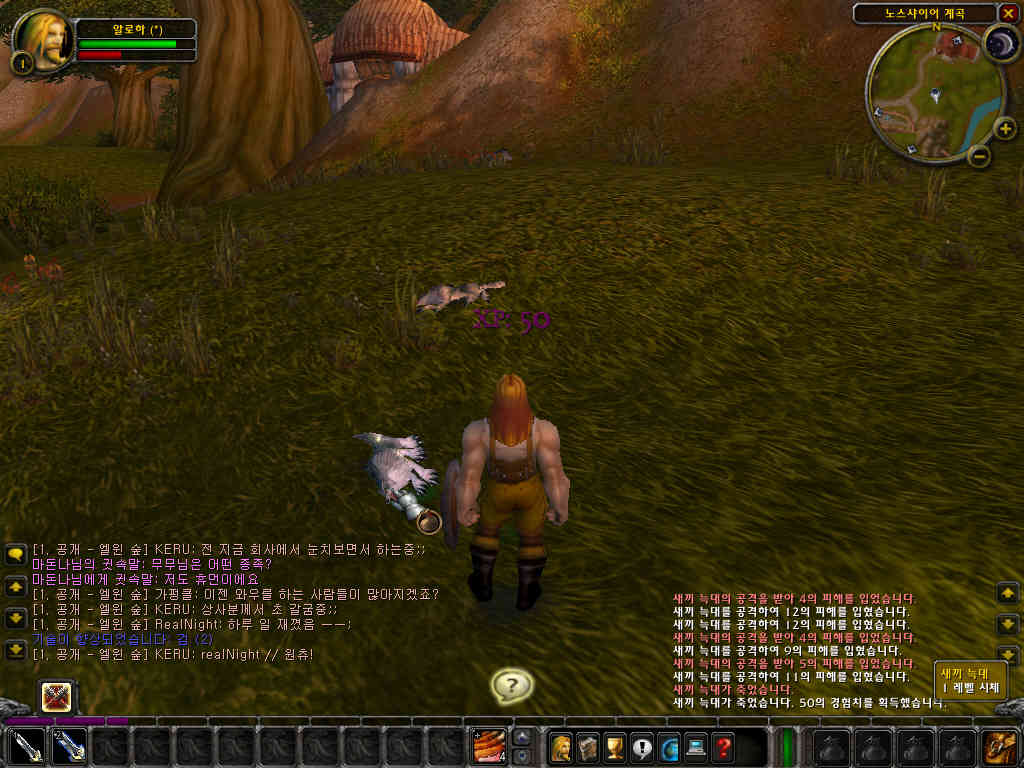Open the minimap view
1024x768 pixels.
click(x=934, y=96)
